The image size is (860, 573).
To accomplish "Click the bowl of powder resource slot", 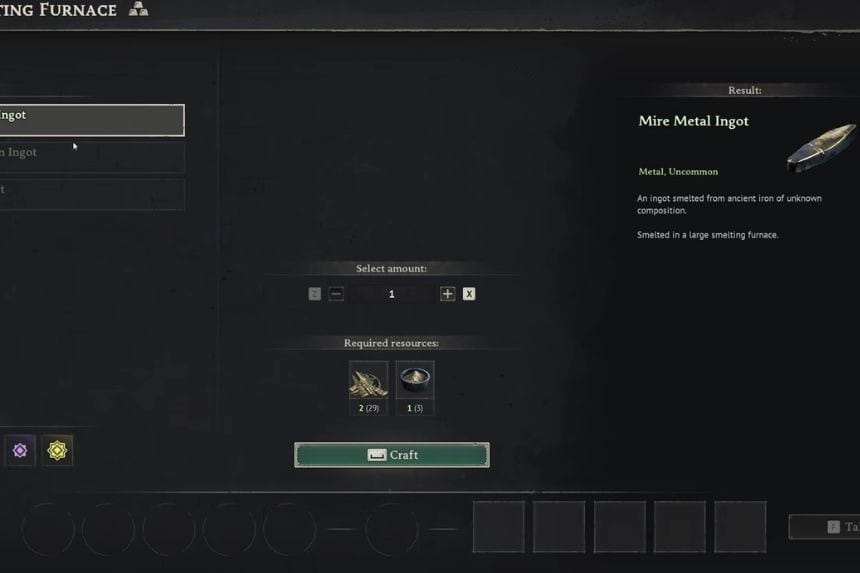I will (415, 380).
